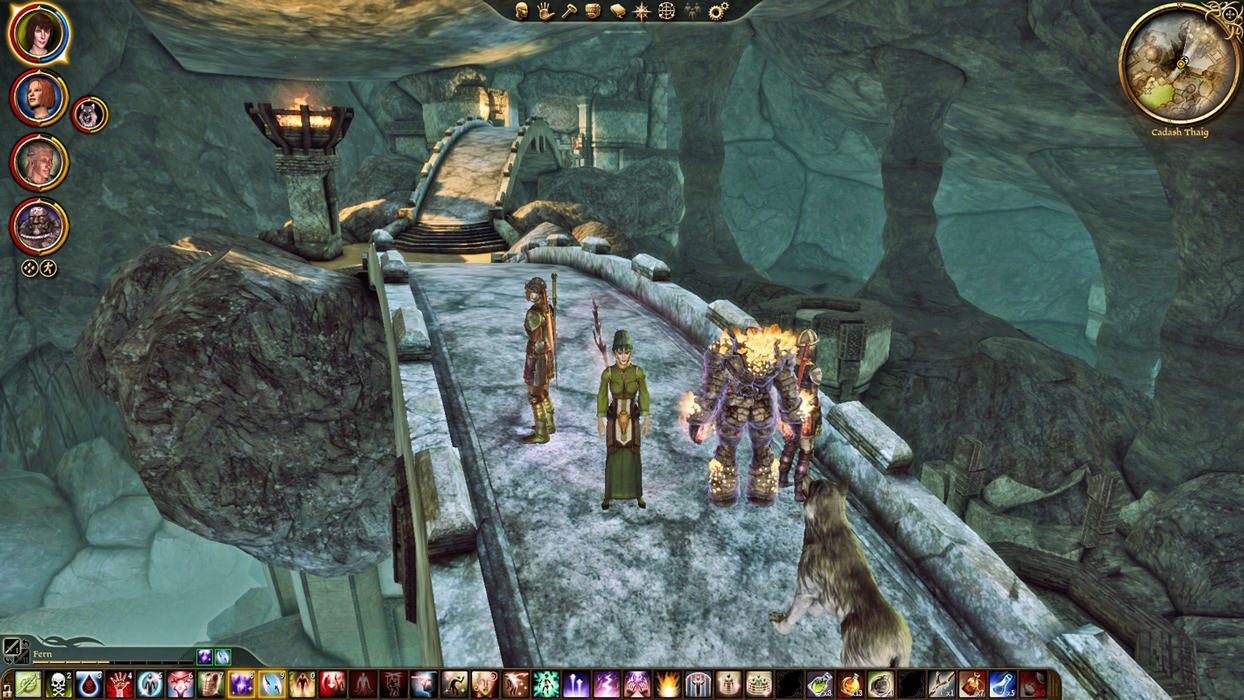Open the inventory chest icon

click(594, 11)
